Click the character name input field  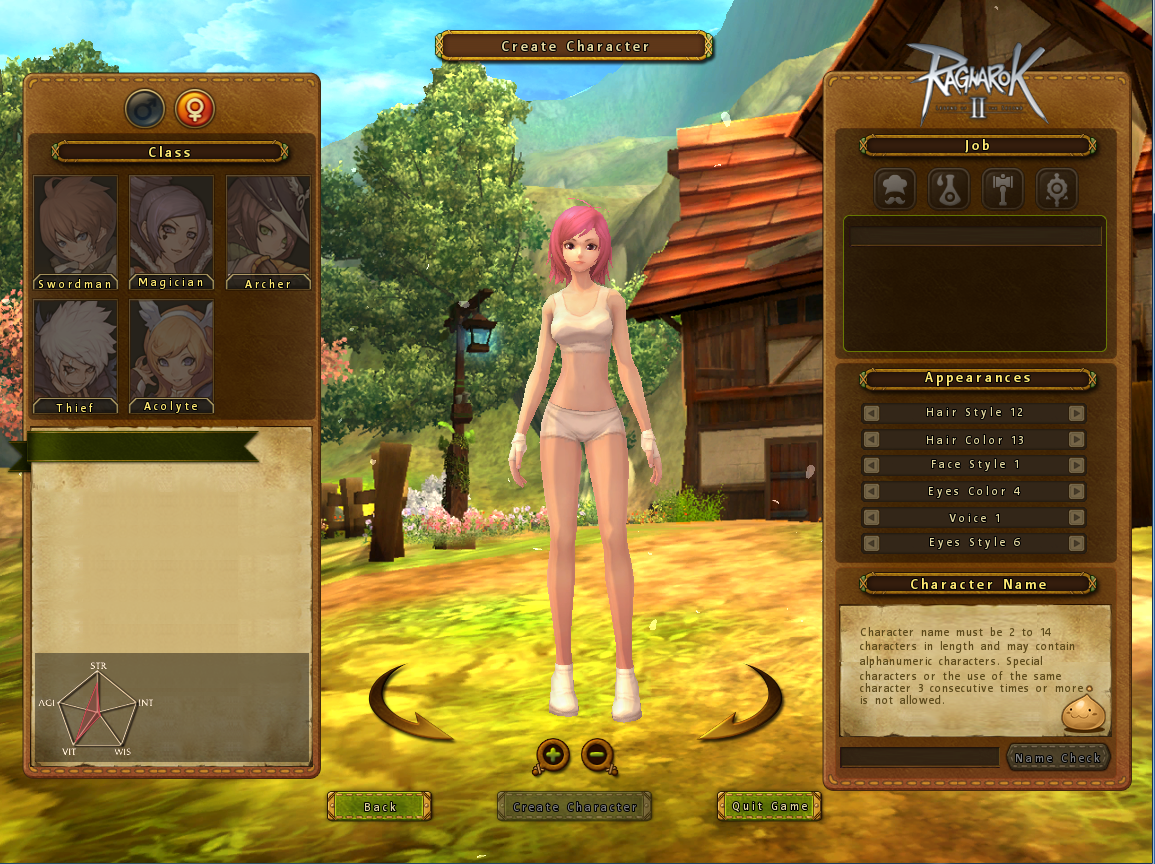(x=919, y=757)
